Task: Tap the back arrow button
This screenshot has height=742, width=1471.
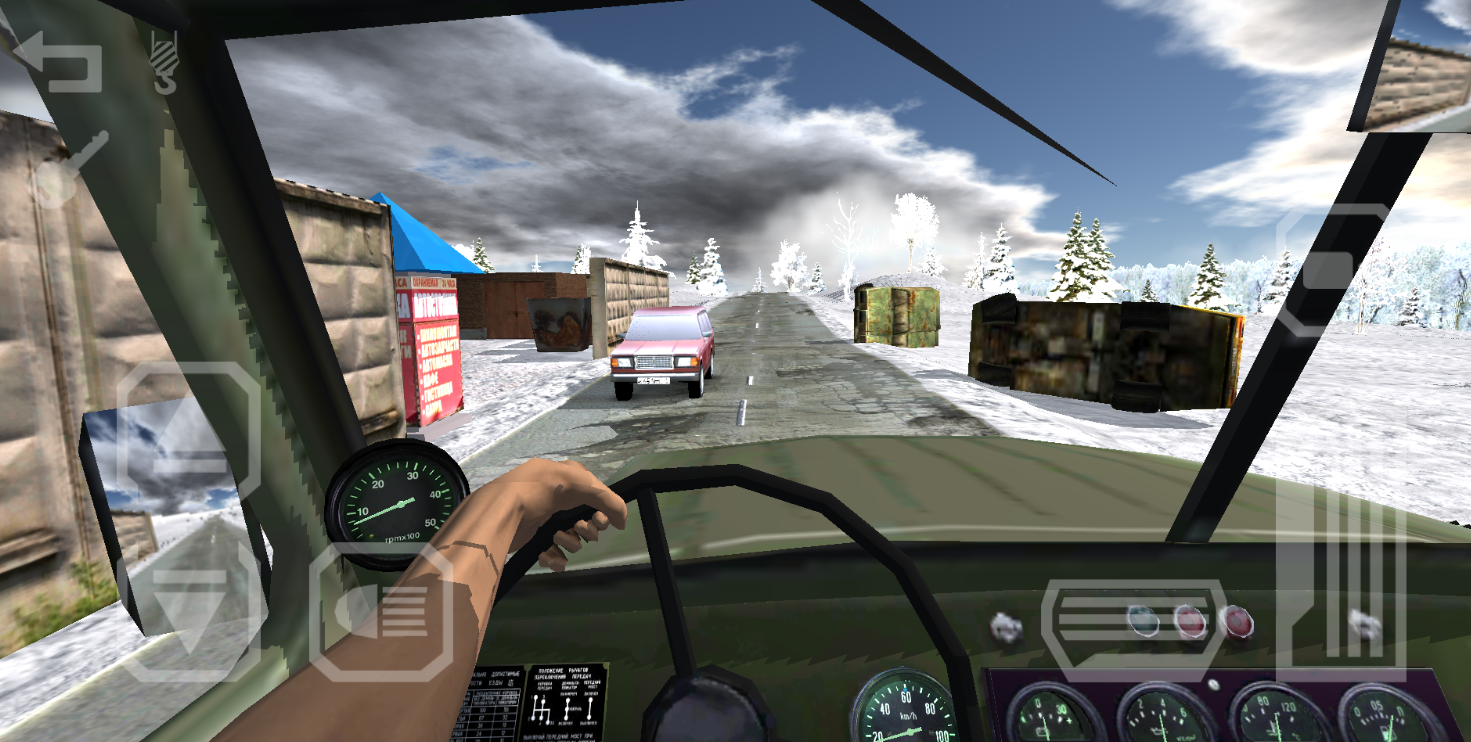Action: 57,62
